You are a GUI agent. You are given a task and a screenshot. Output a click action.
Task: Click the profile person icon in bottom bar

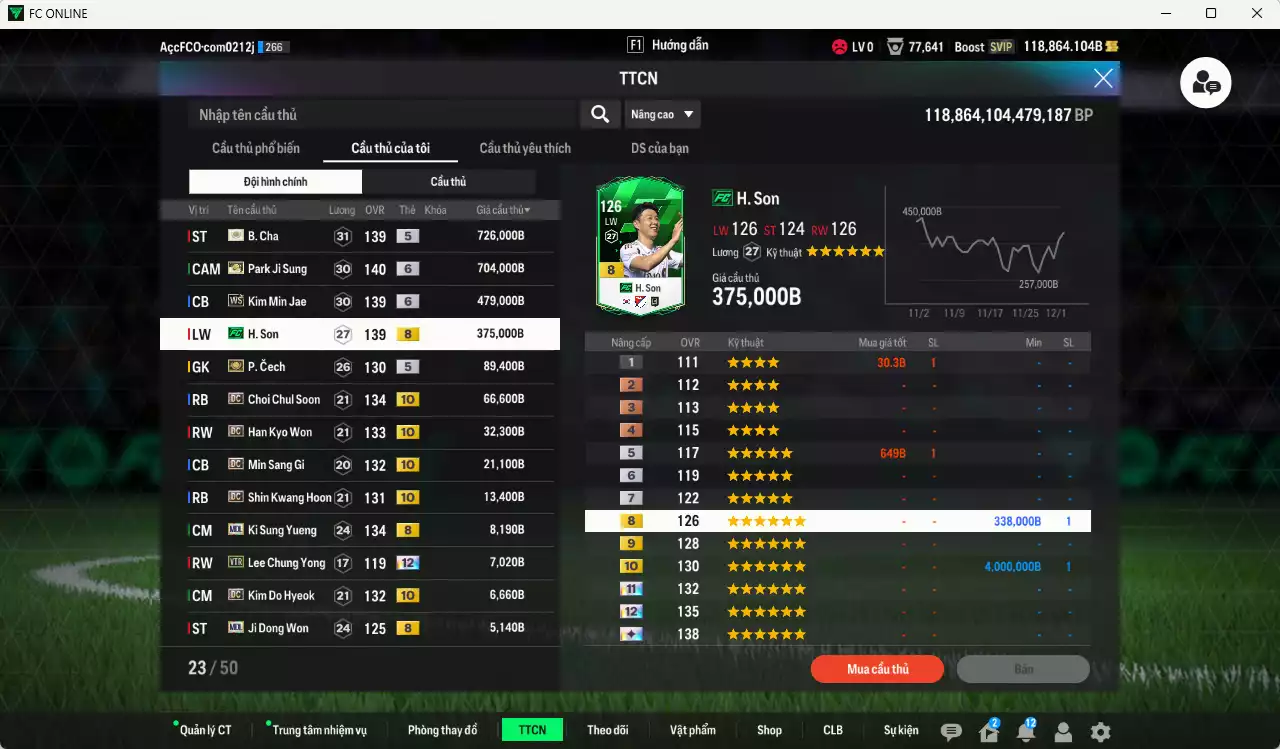(x=1063, y=731)
